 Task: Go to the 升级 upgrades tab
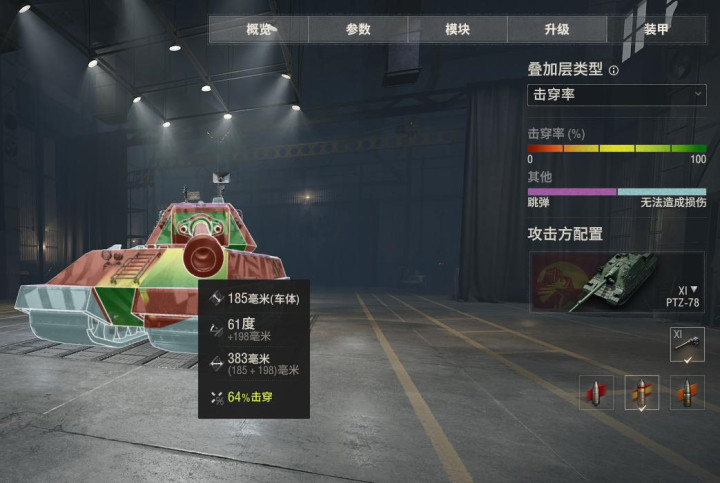(557, 29)
